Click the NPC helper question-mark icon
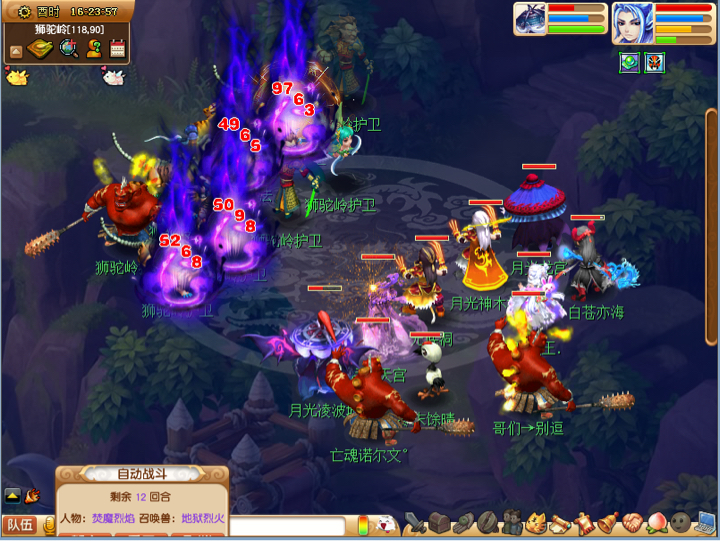Image resolution: width=720 pixels, height=541 pixels. 94,47
